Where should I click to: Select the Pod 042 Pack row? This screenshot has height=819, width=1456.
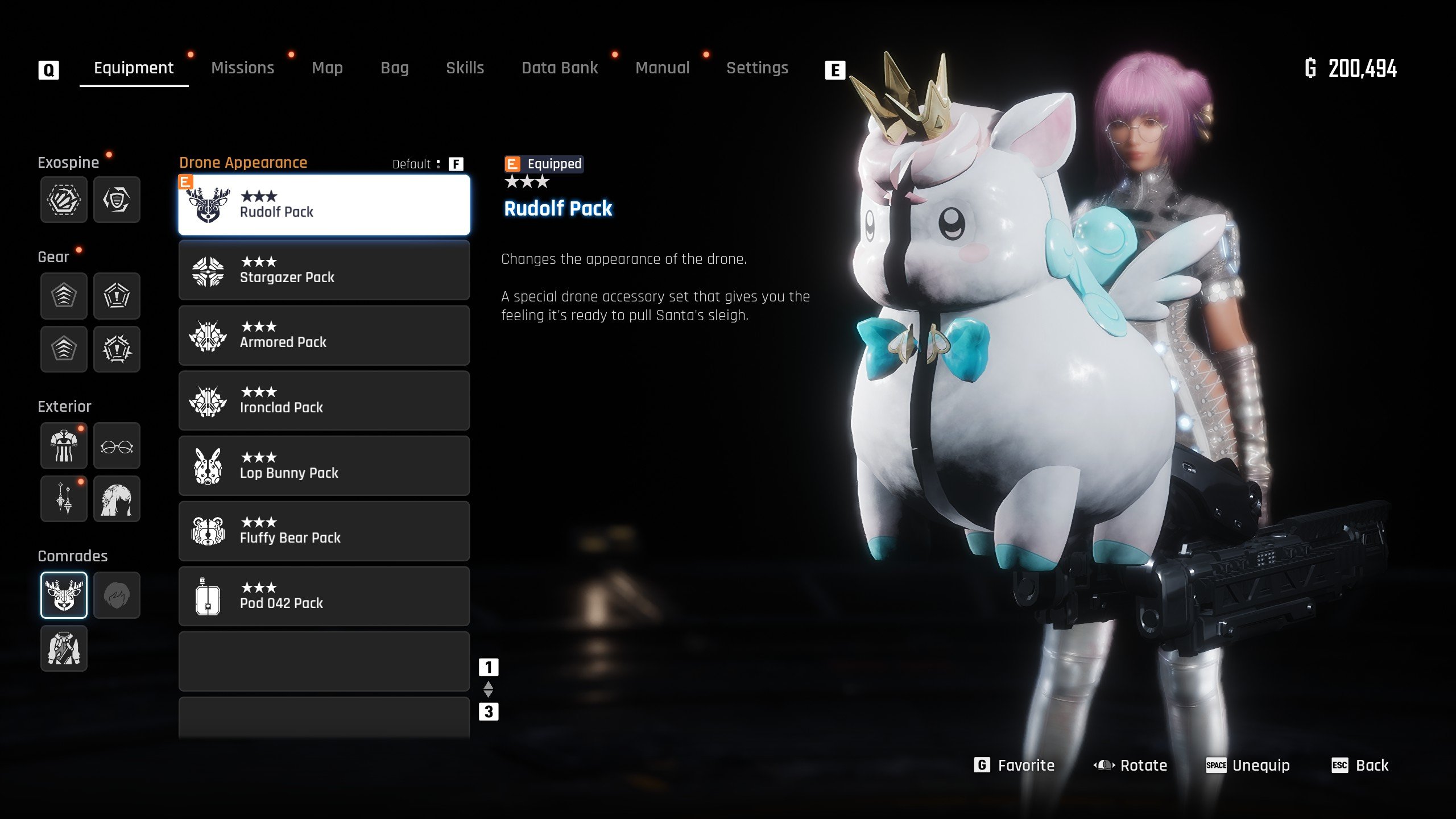tap(324, 596)
